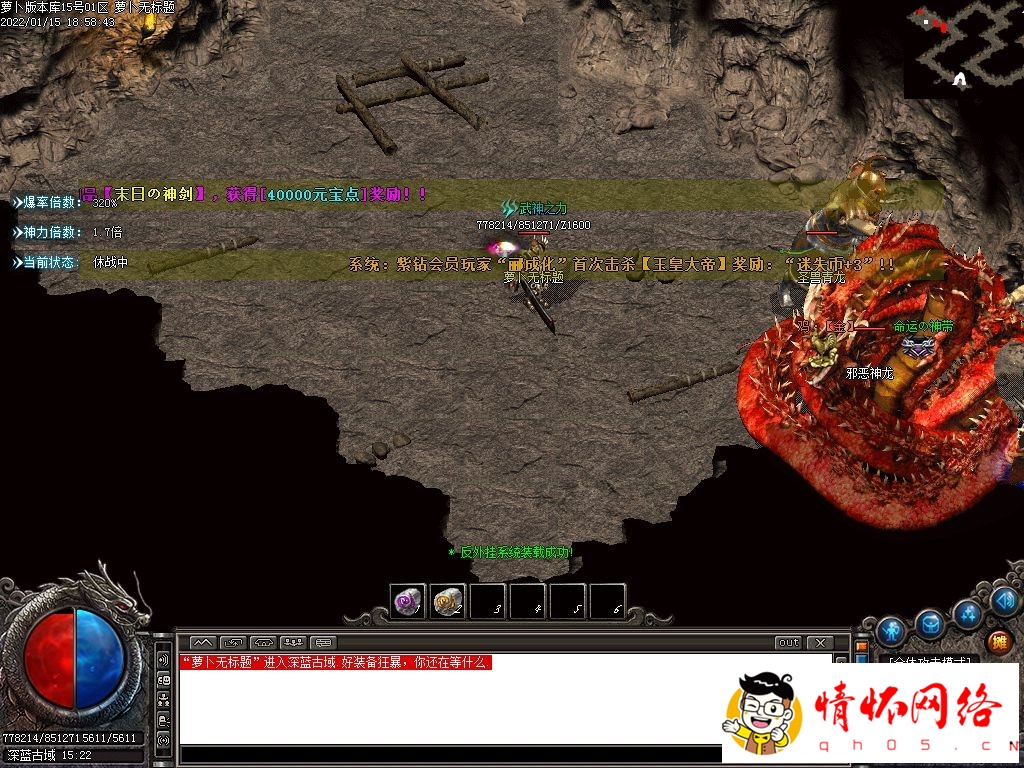Open the character status warrior icon
The height and width of the screenshot is (768, 1024).
(x=891, y=632)
